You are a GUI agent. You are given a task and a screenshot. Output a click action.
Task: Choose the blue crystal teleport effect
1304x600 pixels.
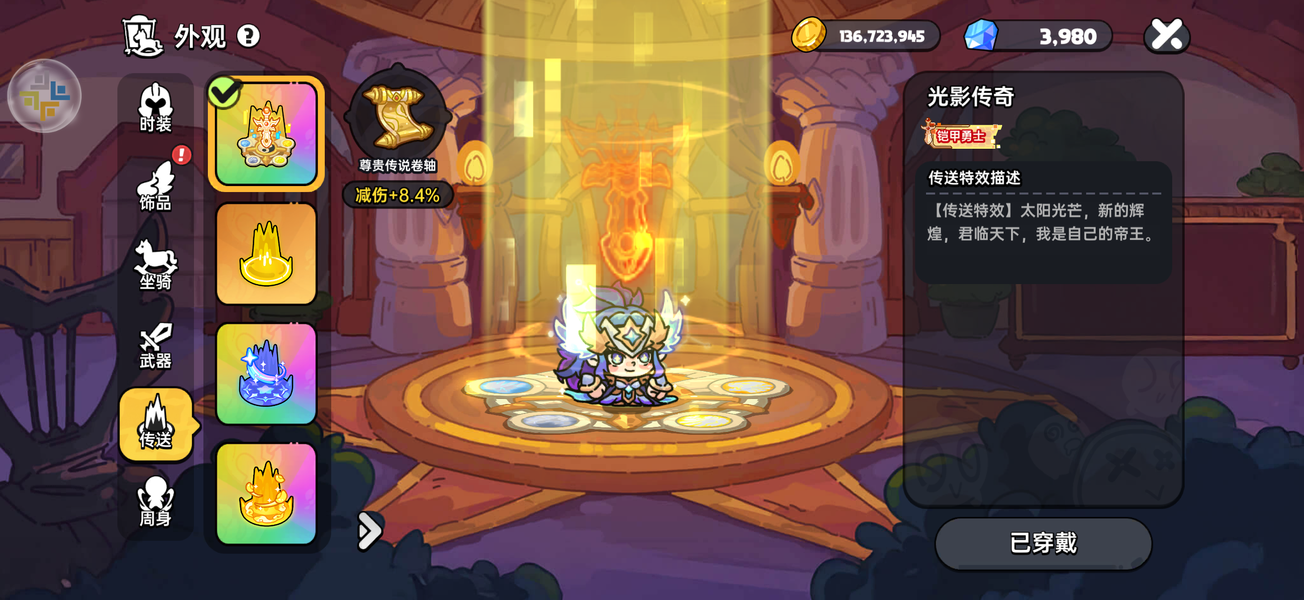(x=266, y=374)
